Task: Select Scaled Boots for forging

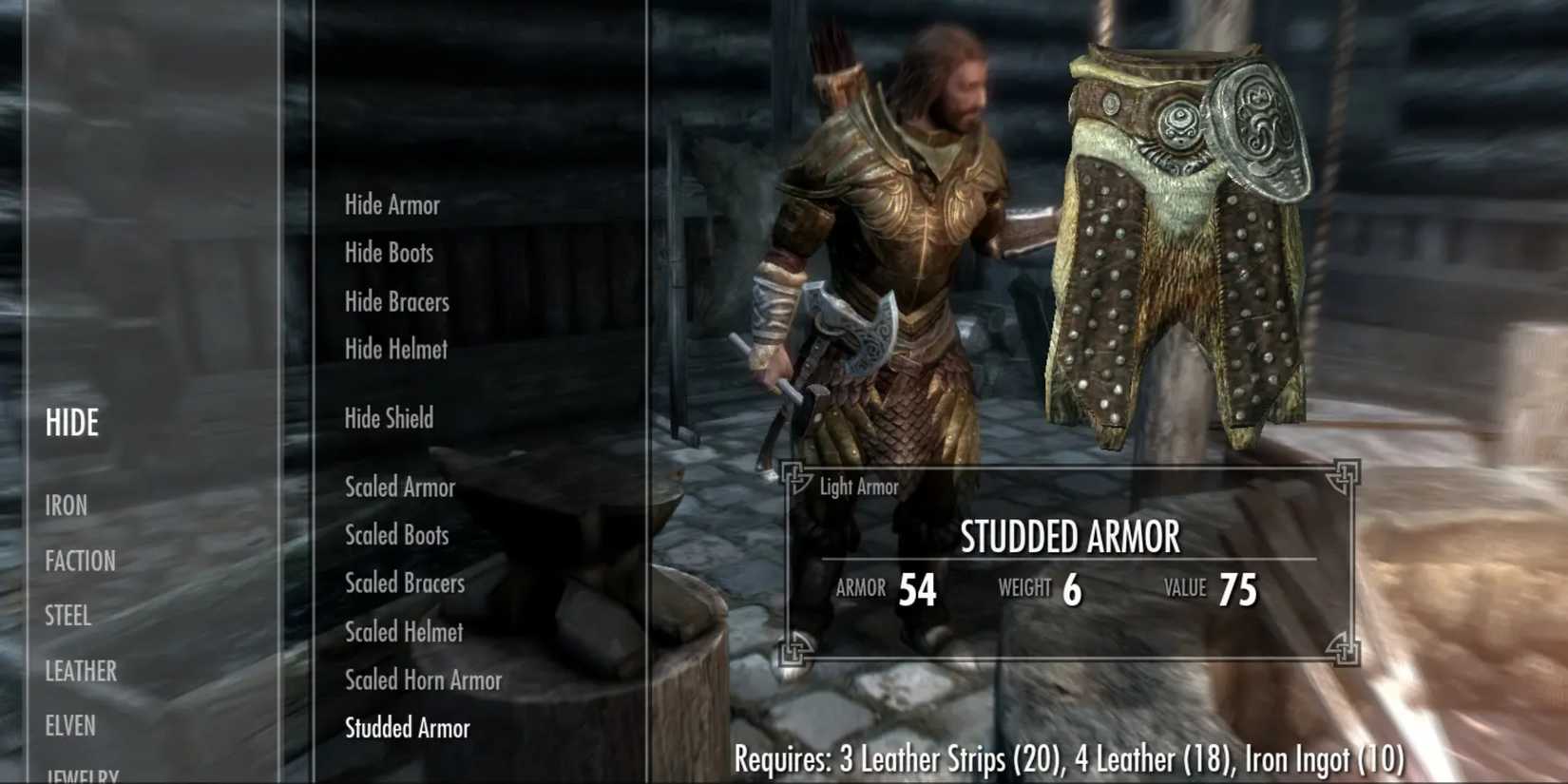Action: point(395,535)
